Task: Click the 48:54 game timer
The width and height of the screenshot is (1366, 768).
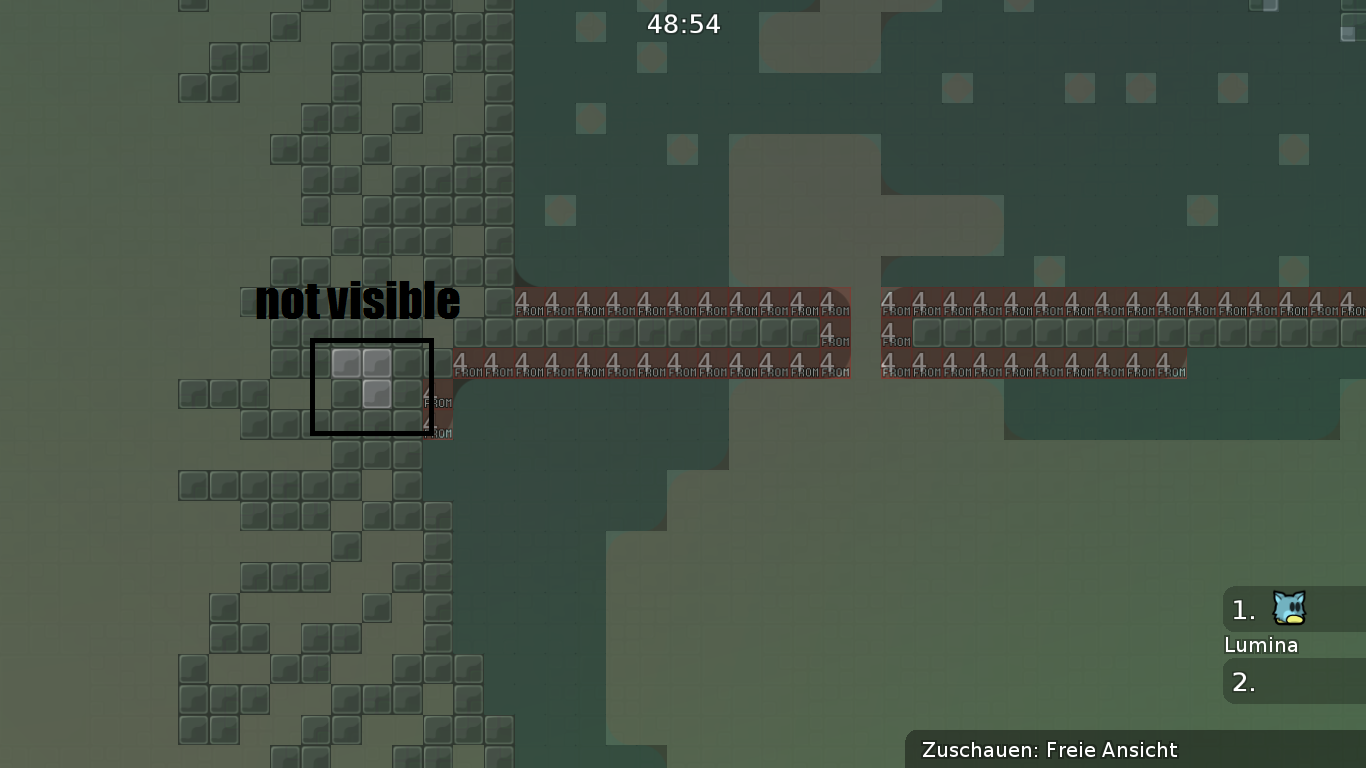Action: pyautogui.click(x=683, y=24)
